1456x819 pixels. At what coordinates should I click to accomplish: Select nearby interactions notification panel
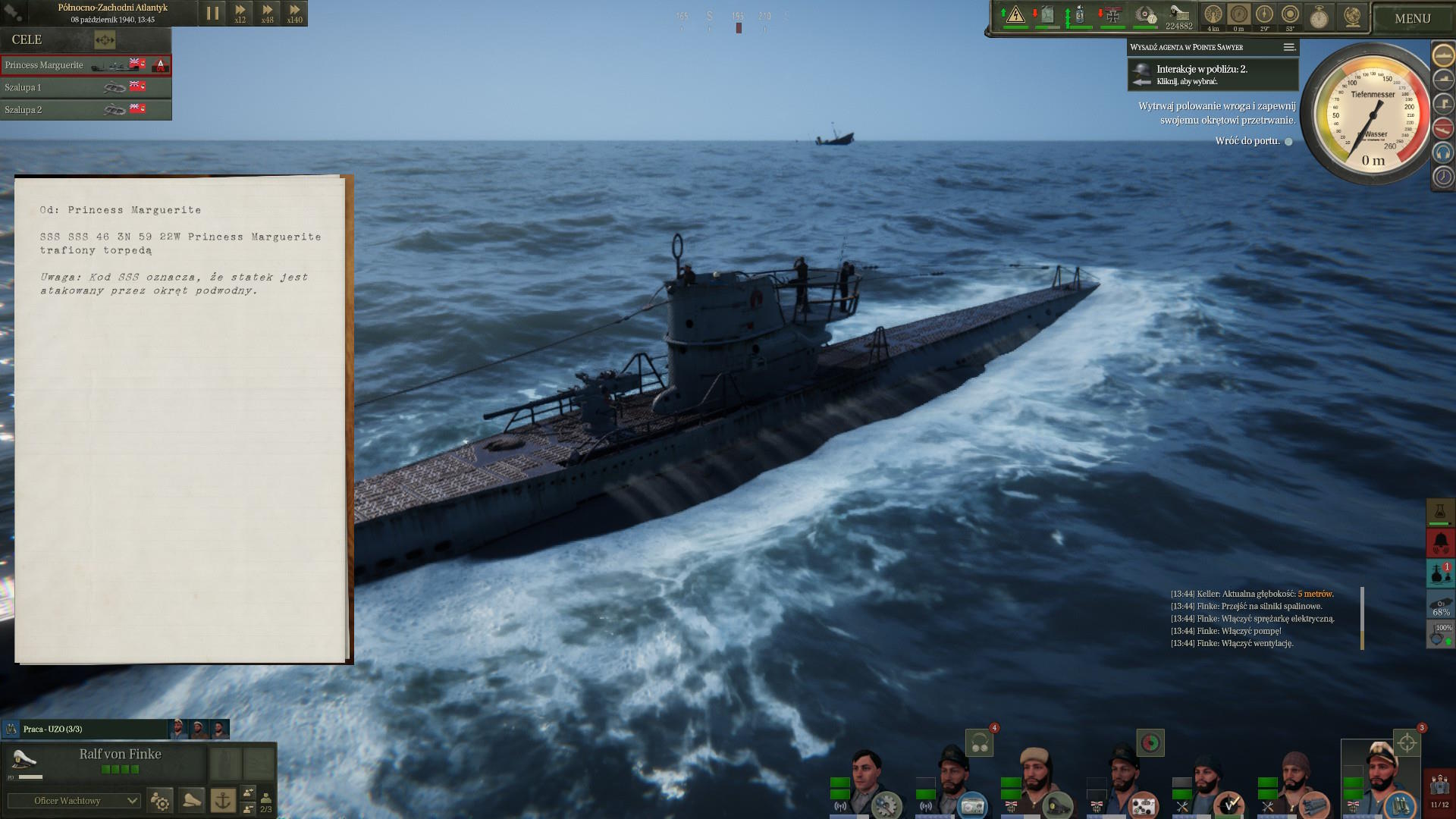click(x=1212, y=74)
